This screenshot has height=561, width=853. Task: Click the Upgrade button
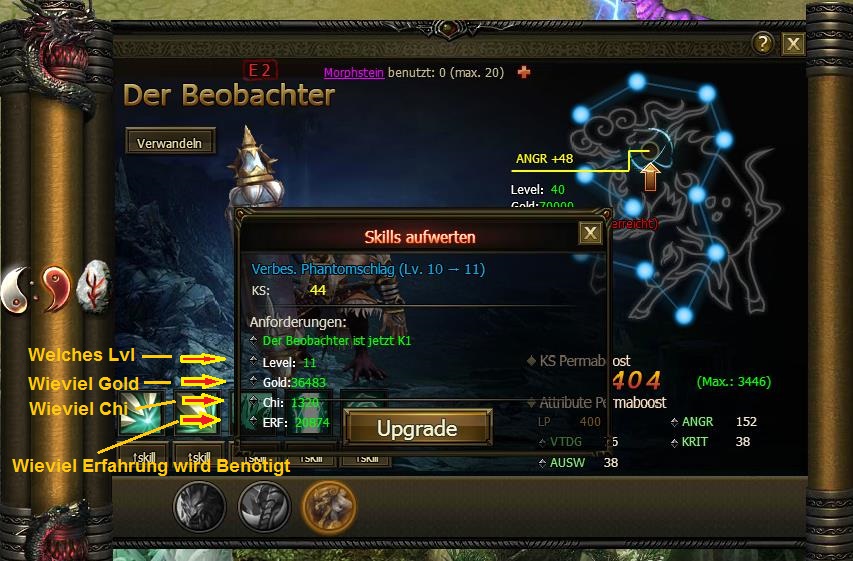417,429
